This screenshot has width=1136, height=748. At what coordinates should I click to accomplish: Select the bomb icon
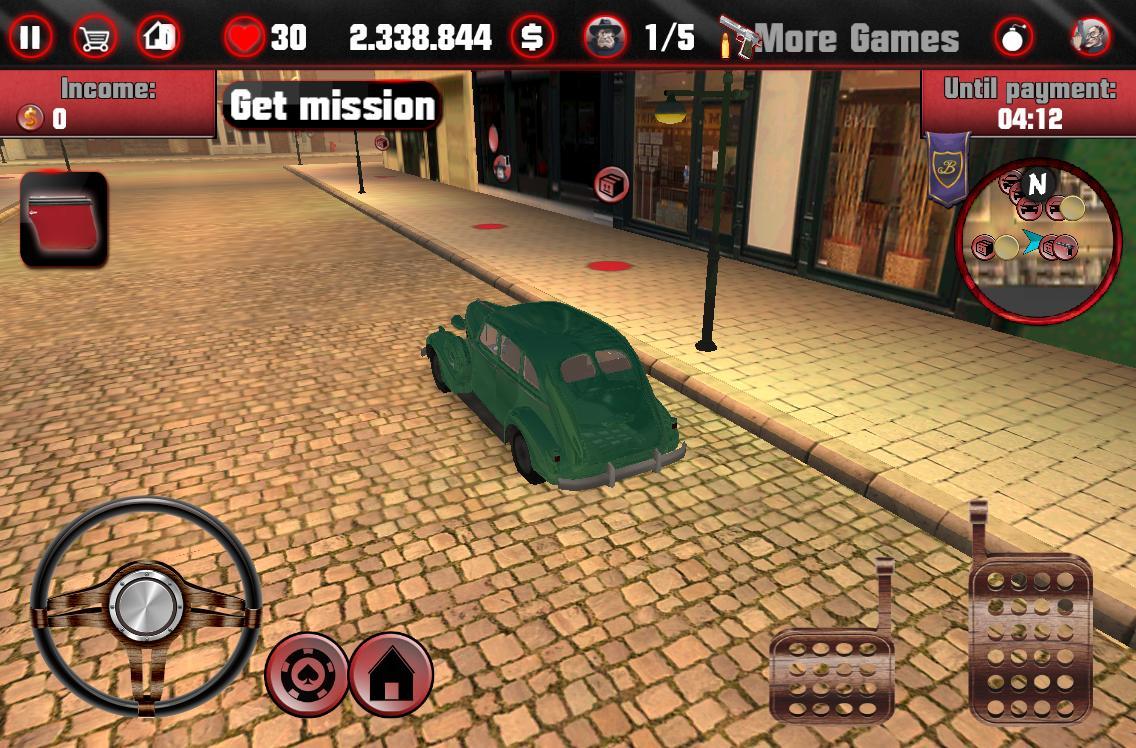[1014, 38]
